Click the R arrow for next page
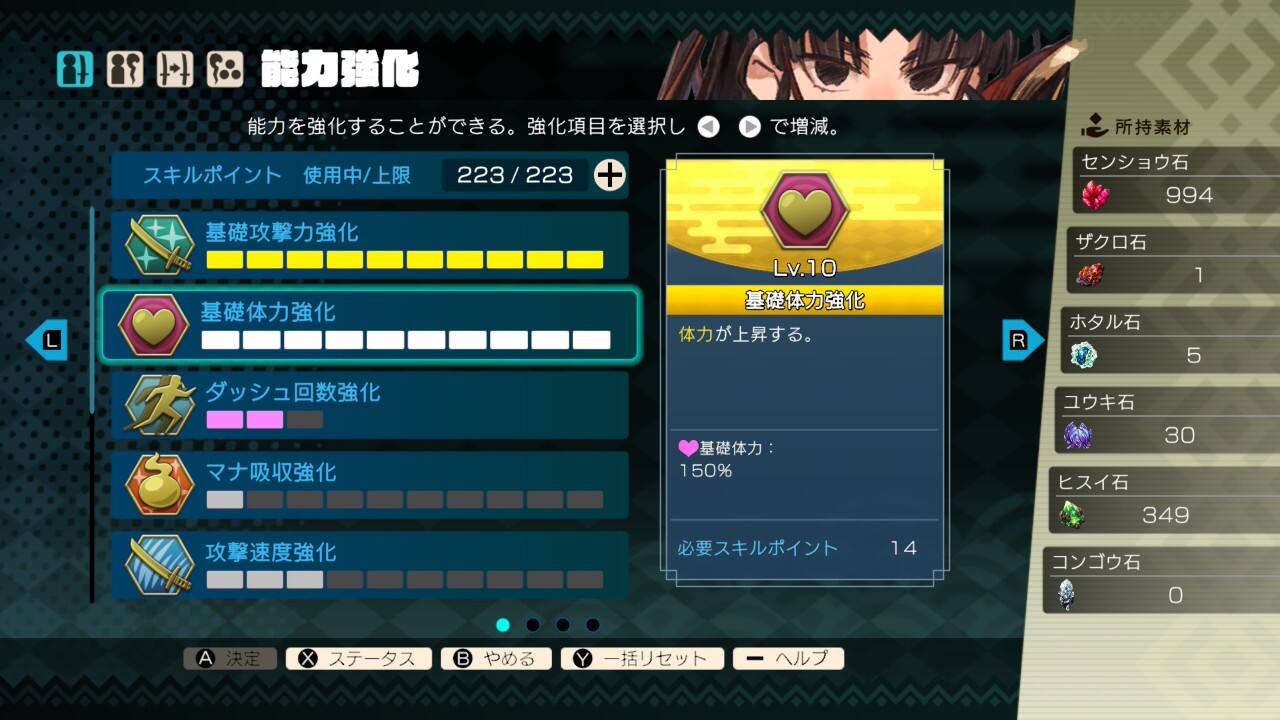Image resolution: width=1280 pixels, height=720 pixels. tap(1022, 341)
